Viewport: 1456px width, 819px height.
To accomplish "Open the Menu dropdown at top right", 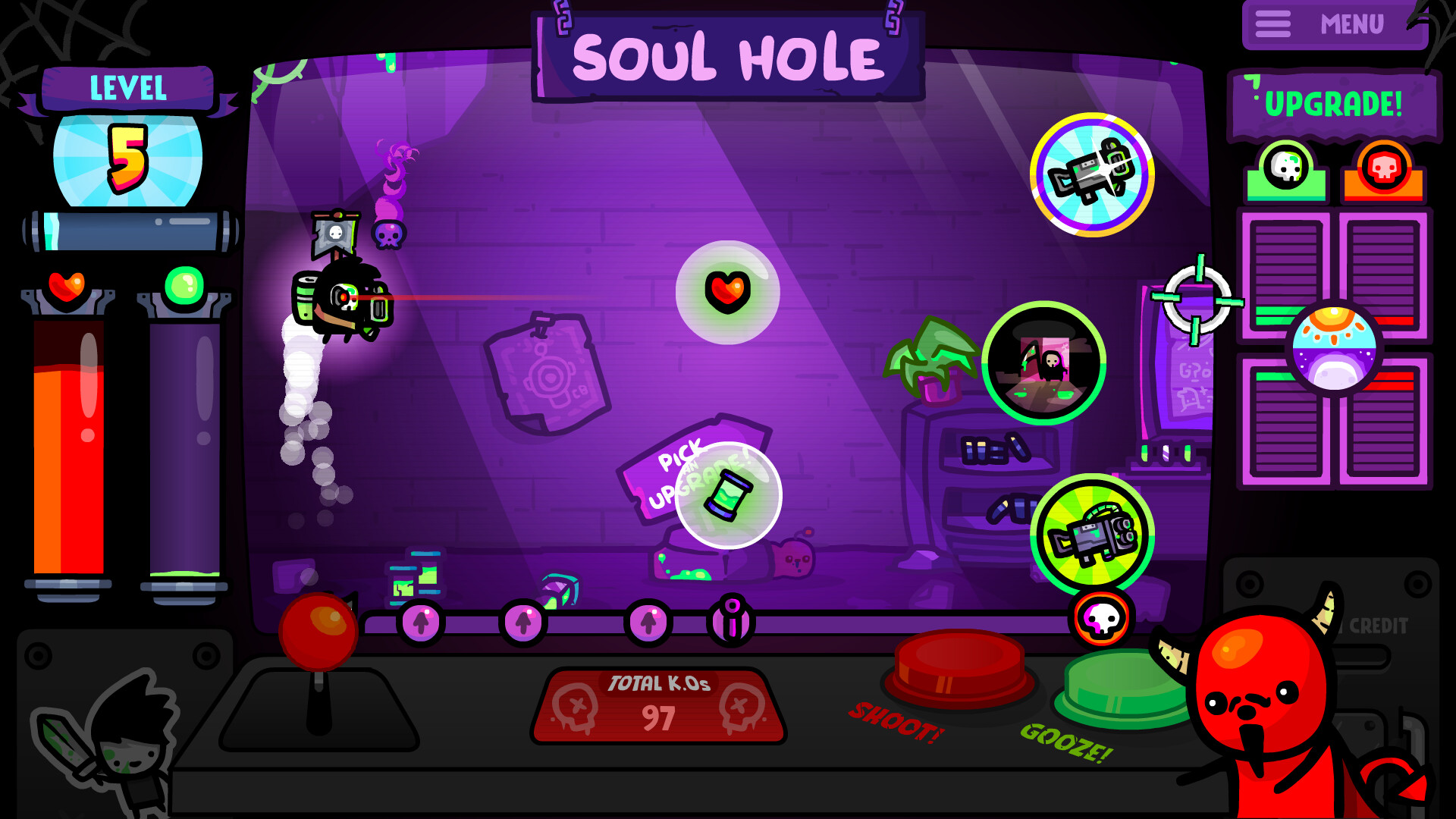I will pyautogui.click(x=1335, y=24).
